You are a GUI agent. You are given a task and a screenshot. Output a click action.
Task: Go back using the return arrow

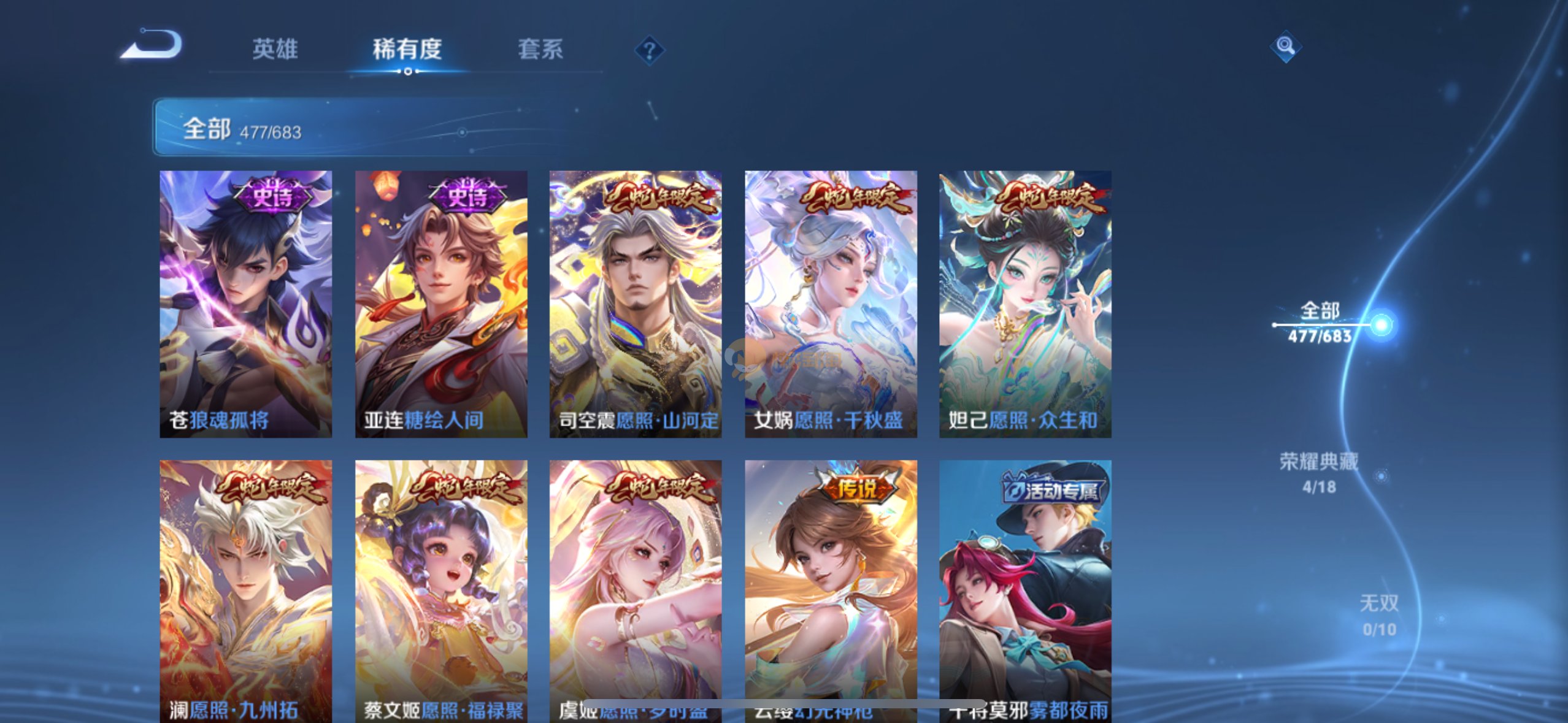(152, 46)
